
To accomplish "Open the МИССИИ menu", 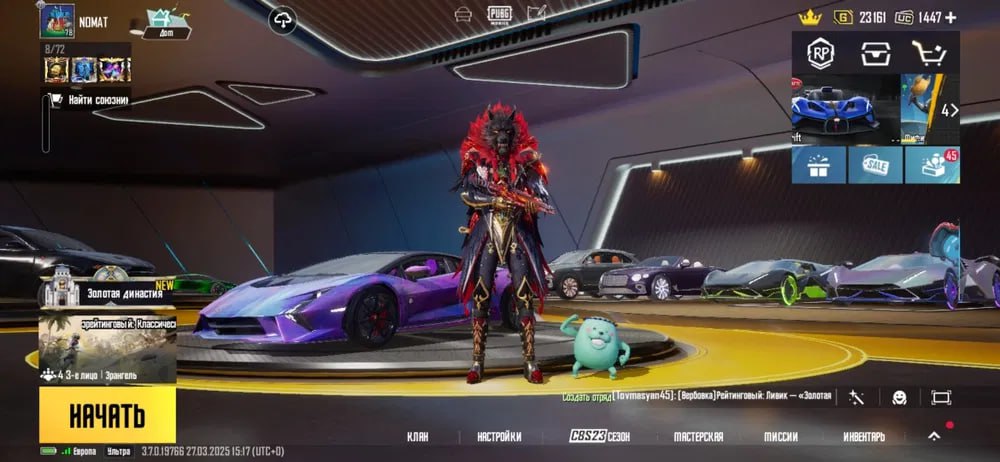I will (x=781, y=437).
